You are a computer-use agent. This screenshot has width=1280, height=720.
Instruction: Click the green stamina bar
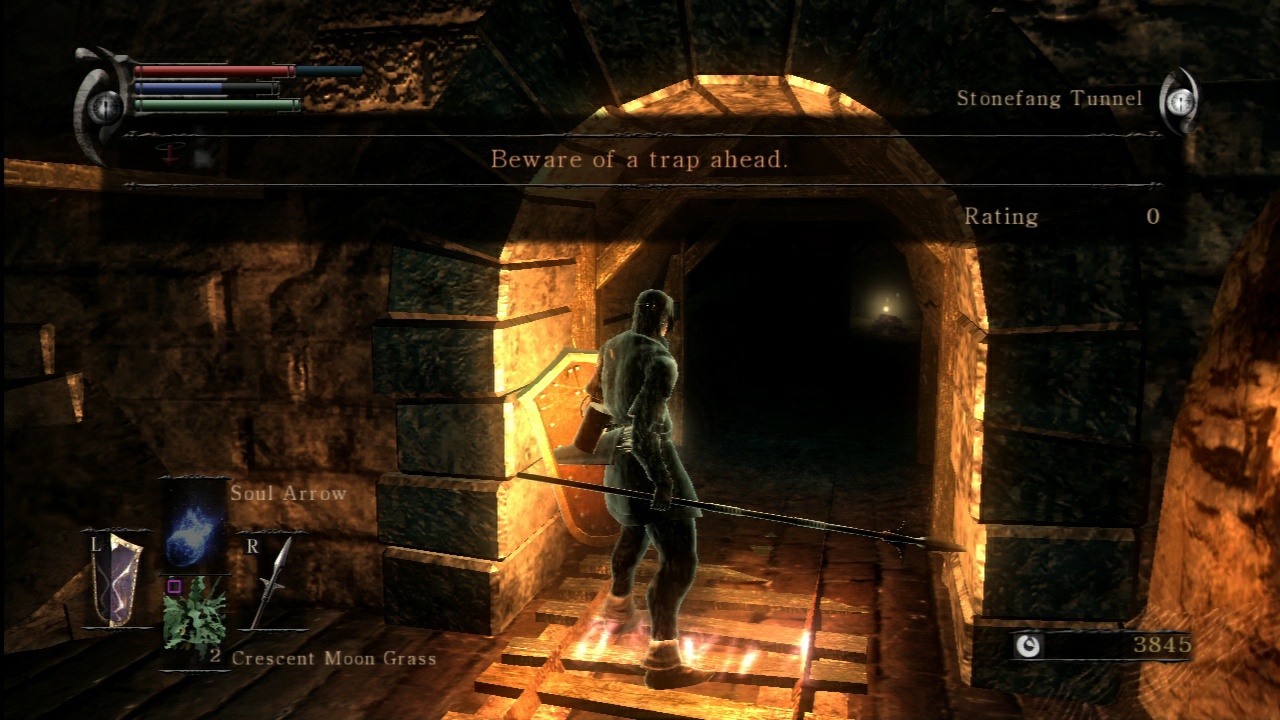click(212, 104)
